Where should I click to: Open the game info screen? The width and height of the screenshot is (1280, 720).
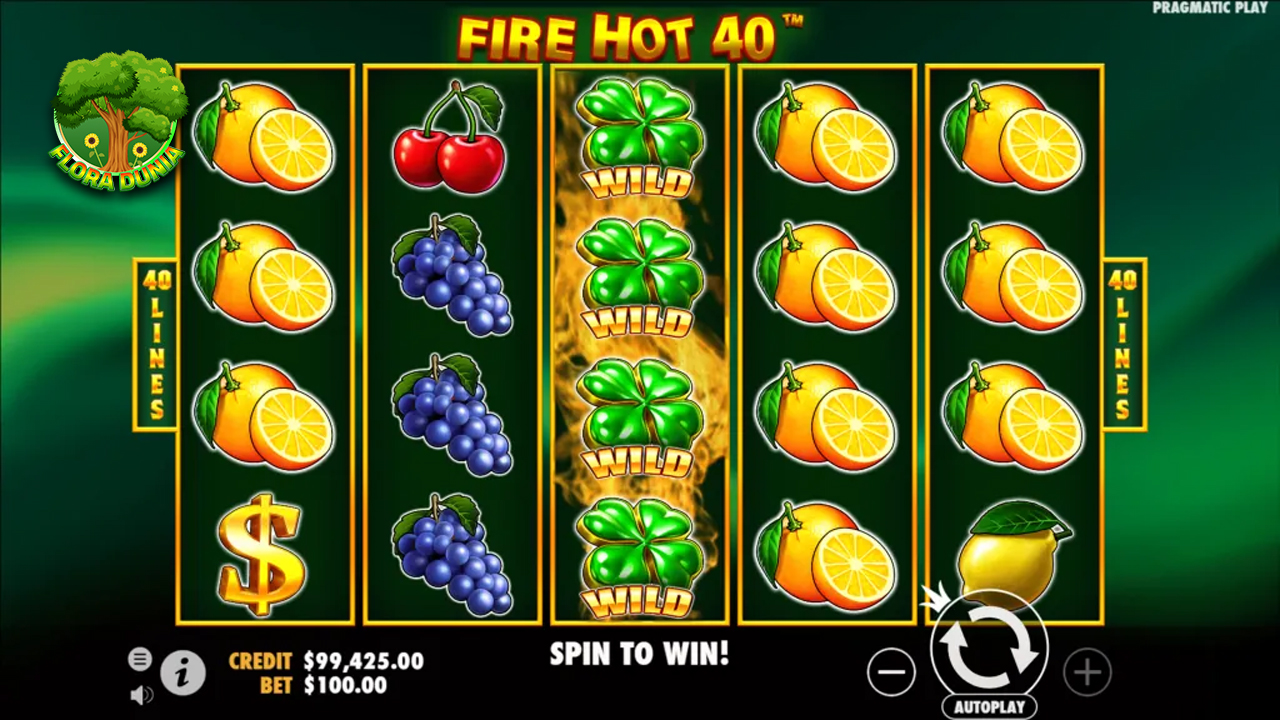click(x=183, y=674)
